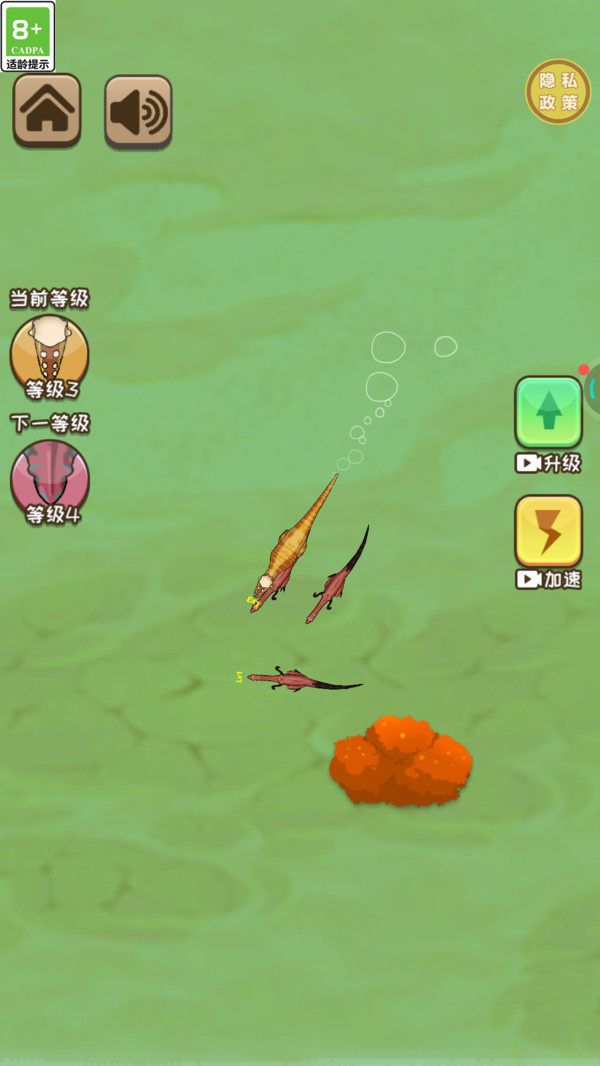The image size is (600, 1066).
Task: Tap the green upgrade arrow (升级)
Action: (x=548, y=412)
